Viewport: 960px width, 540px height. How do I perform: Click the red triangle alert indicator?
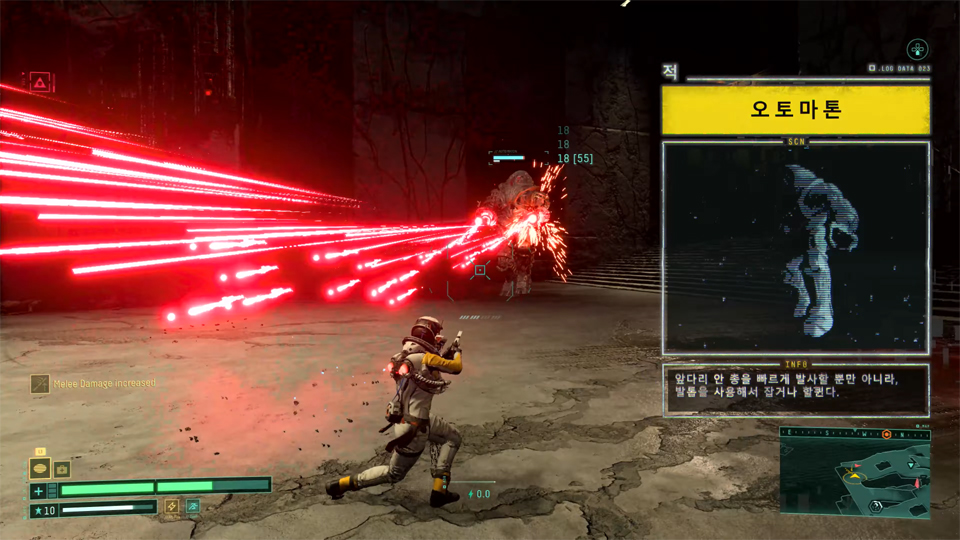[x=40, y=81]
